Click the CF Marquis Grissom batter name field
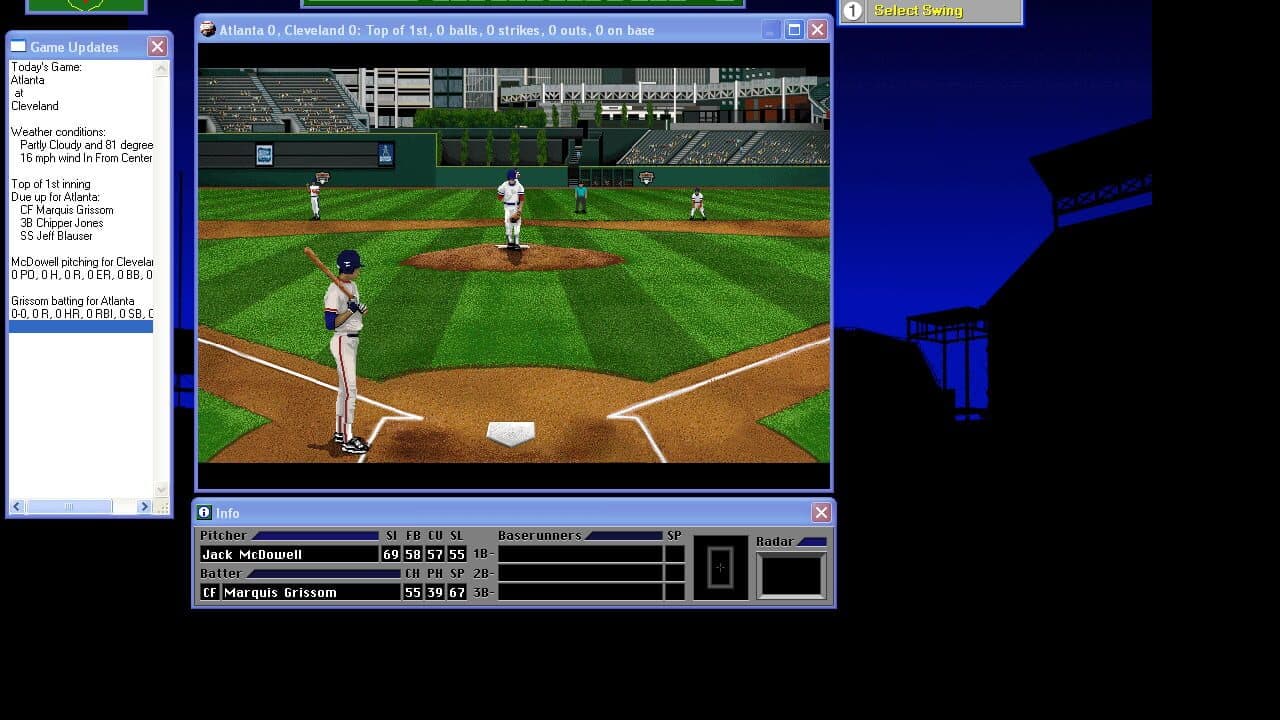Screen dimensions: 1280x720 tap(280, 592)
